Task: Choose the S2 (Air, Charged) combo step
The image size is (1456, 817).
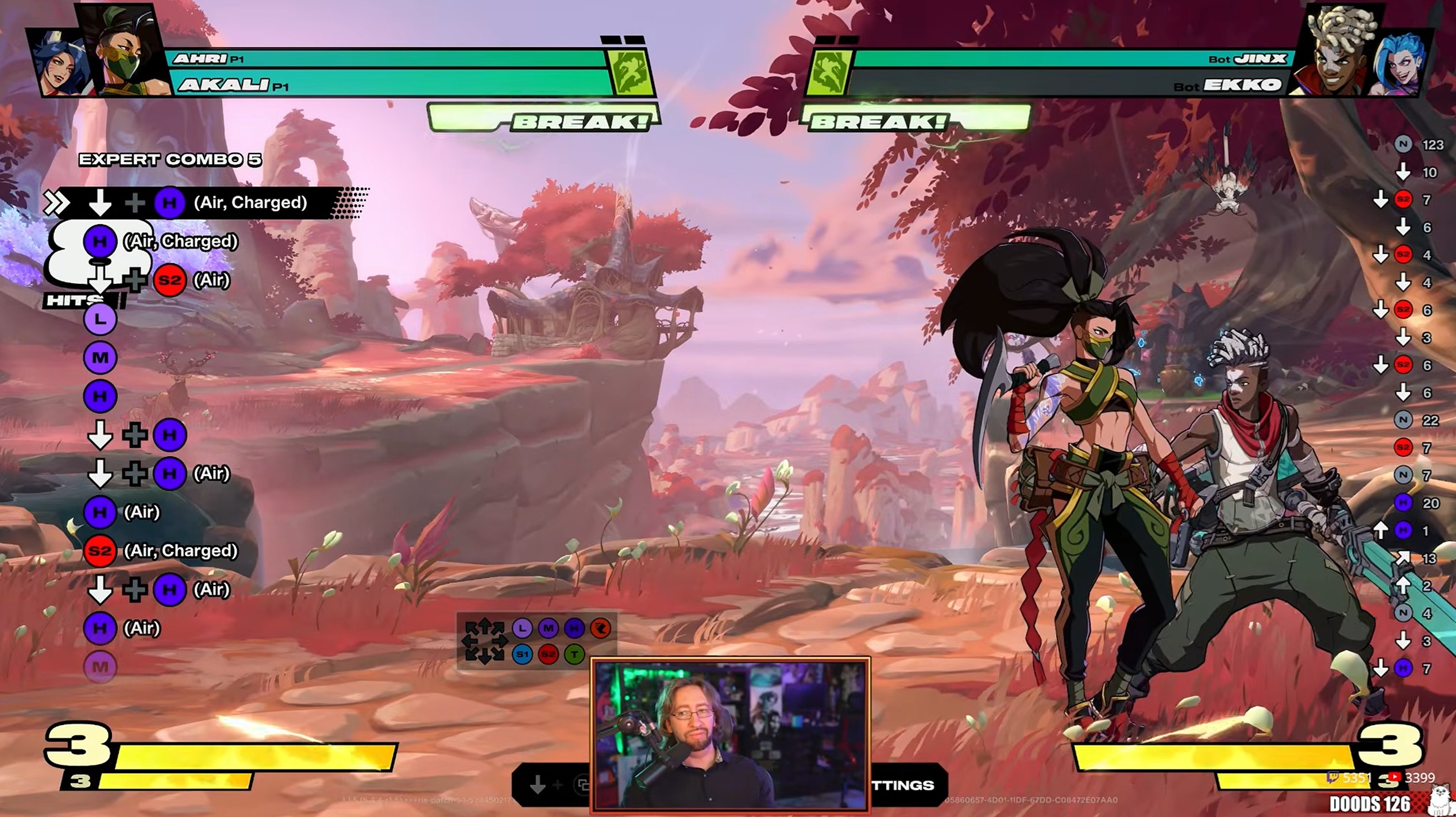Action: pos(161,551)
